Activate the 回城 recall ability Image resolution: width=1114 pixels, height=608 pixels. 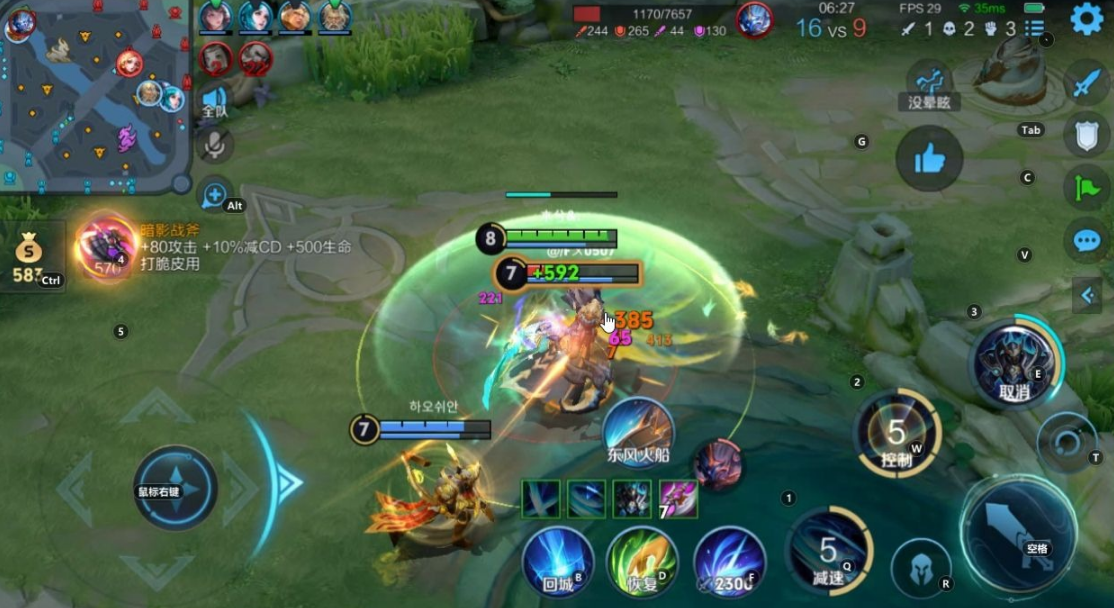coord(558,561)
